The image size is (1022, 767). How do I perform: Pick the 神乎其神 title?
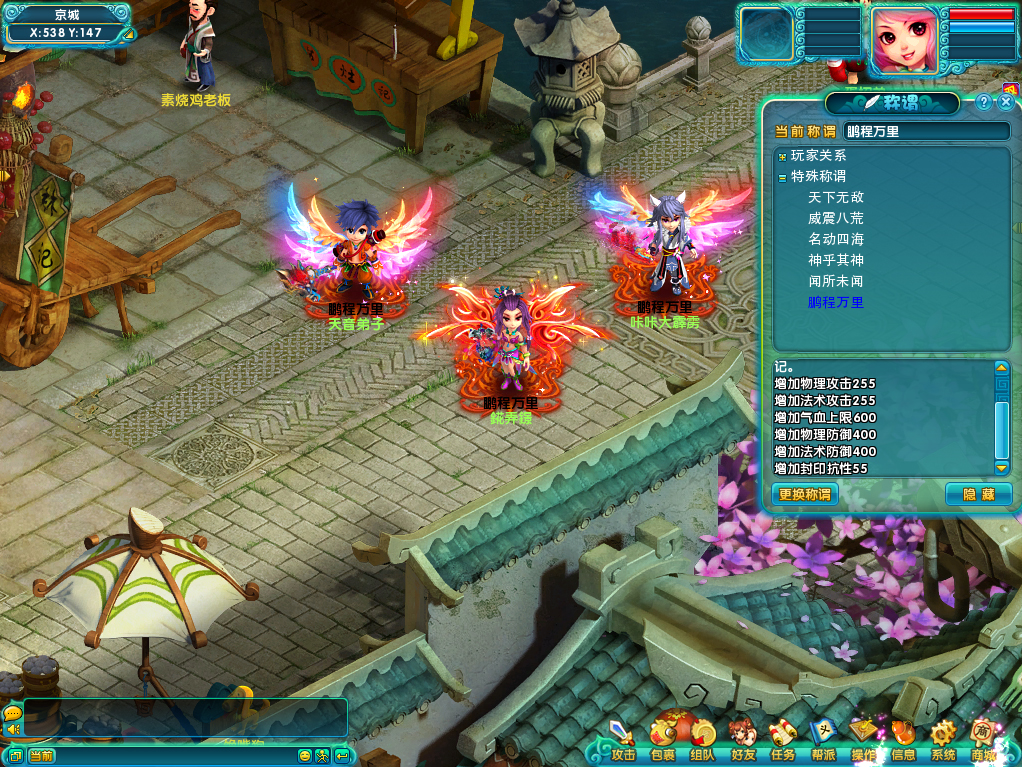click(835, 260)
